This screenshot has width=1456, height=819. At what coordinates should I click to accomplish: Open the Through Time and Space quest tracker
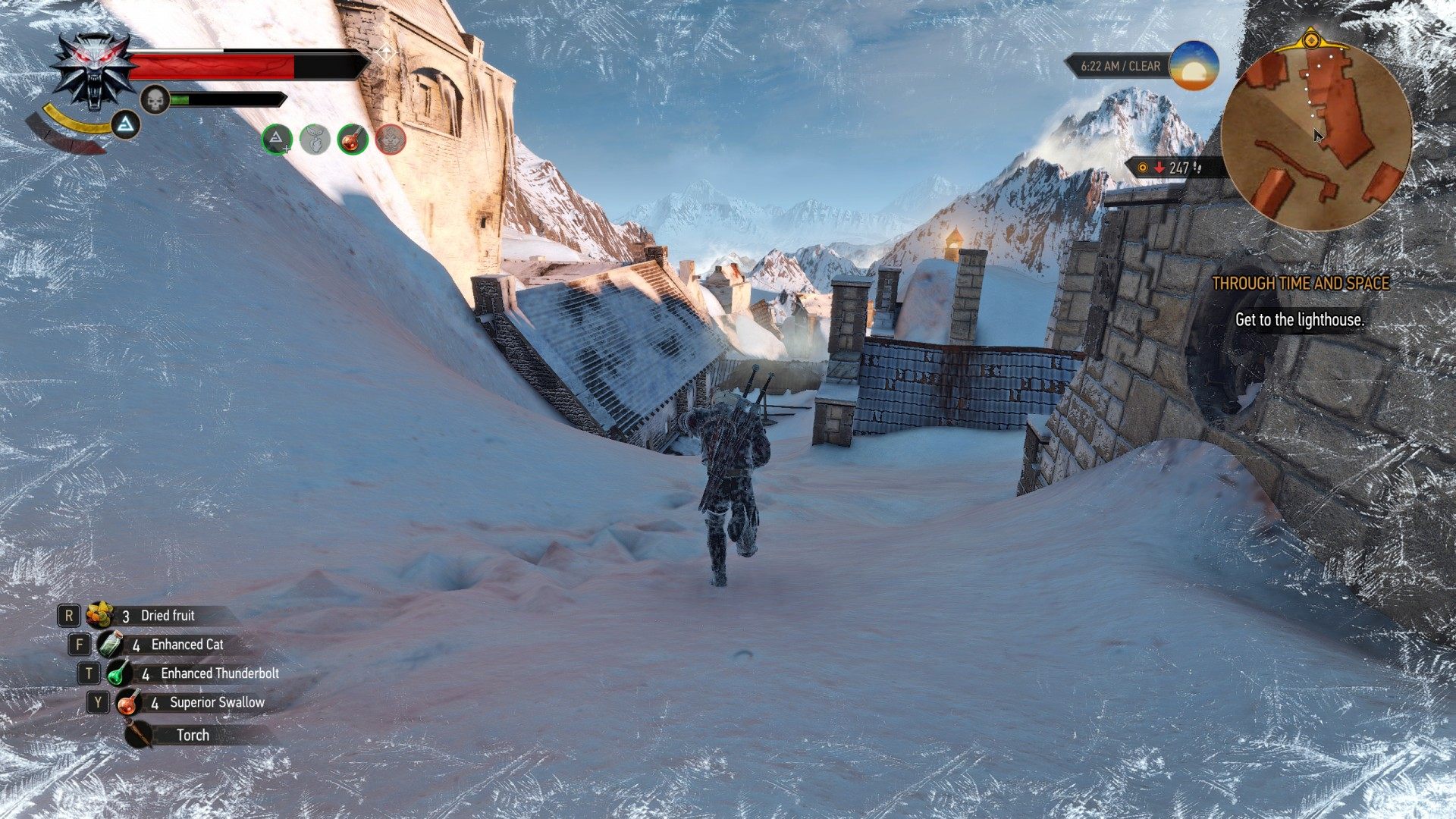pos(1300,284)
